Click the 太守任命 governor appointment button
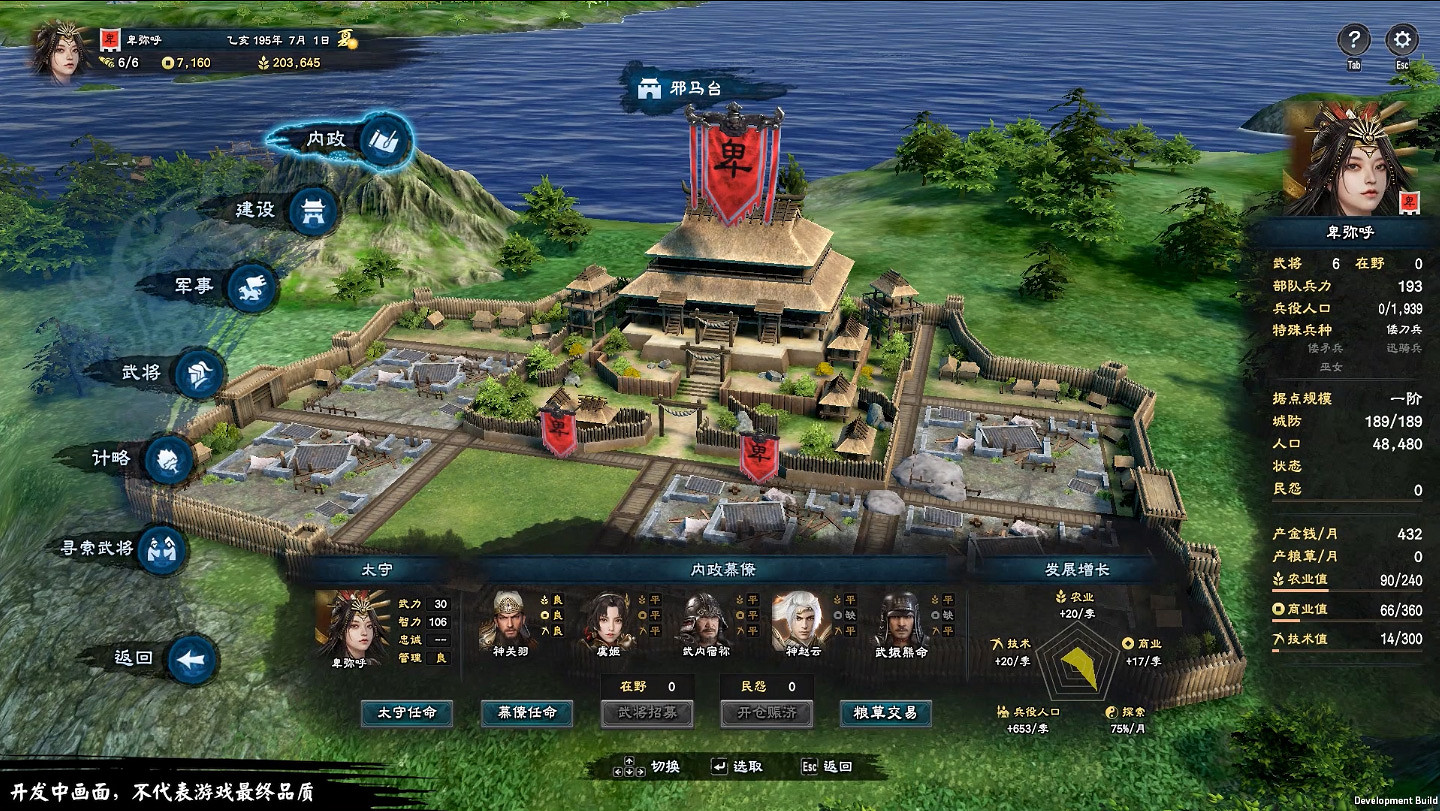 407,713
